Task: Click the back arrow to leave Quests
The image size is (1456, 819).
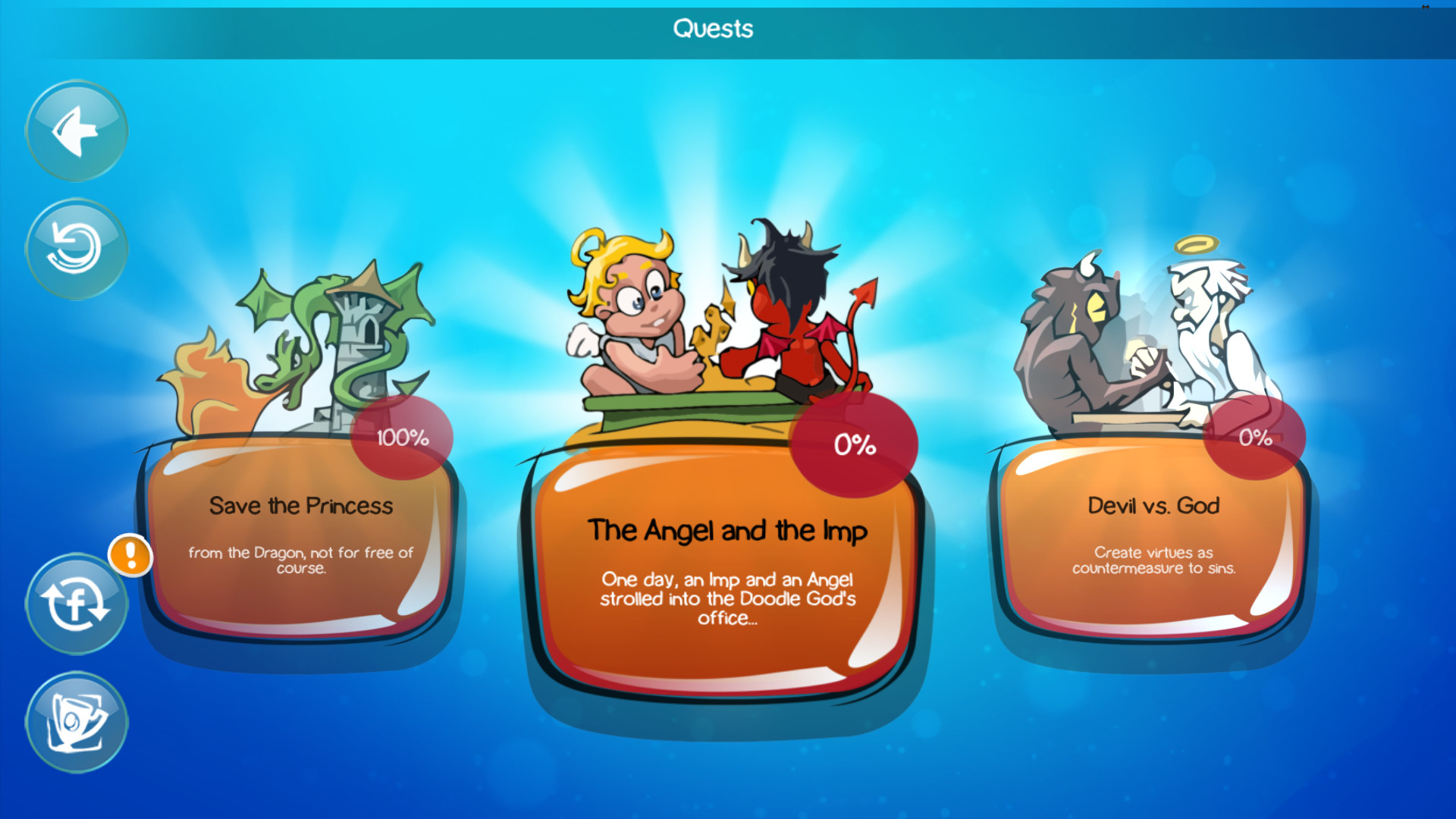Action: click(x=76, y=130)
